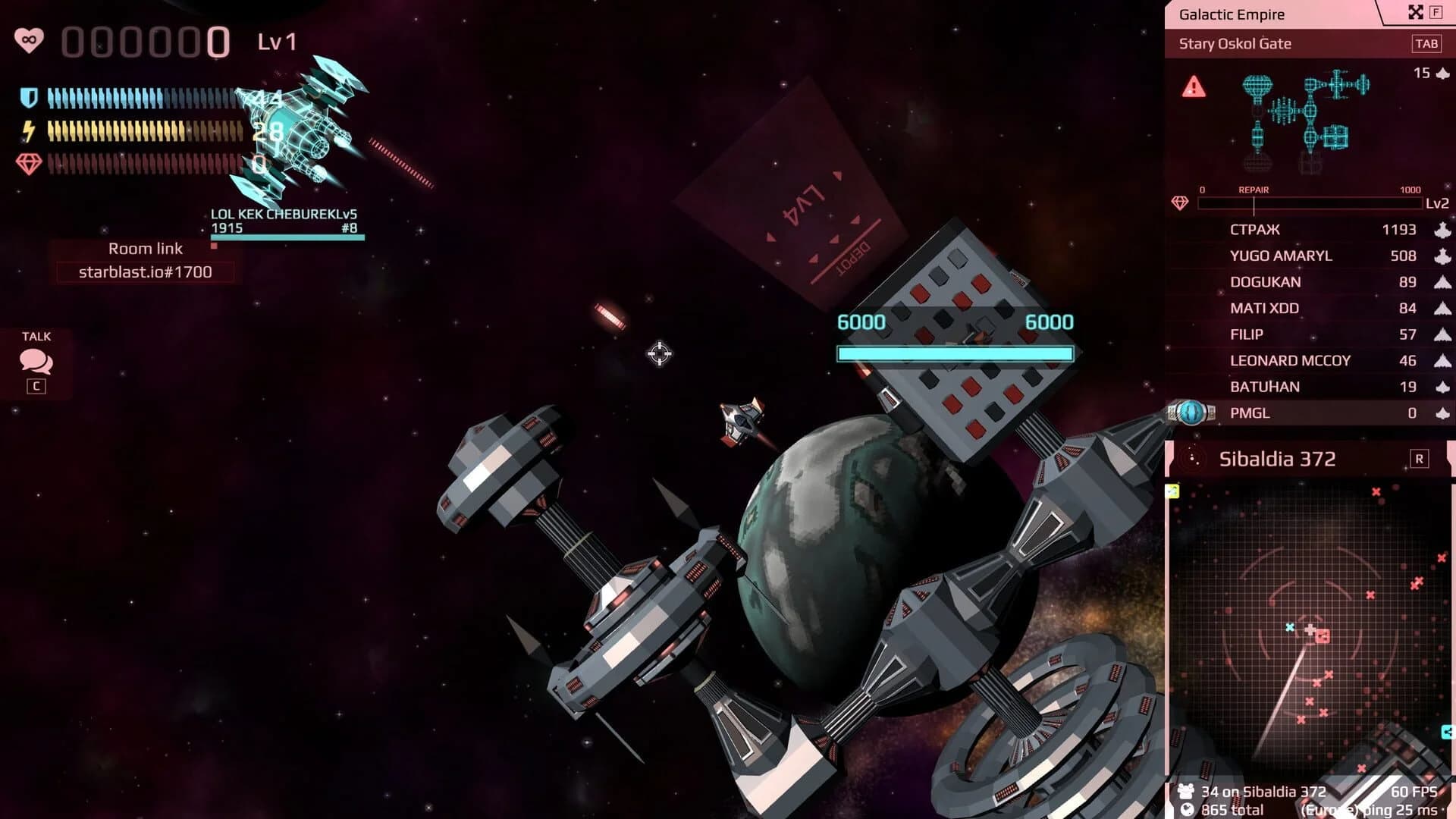This screenshot has height=819, width=1456.
Task: Expand the map via the crossed-arrows icon
Action: [1415, 12]
